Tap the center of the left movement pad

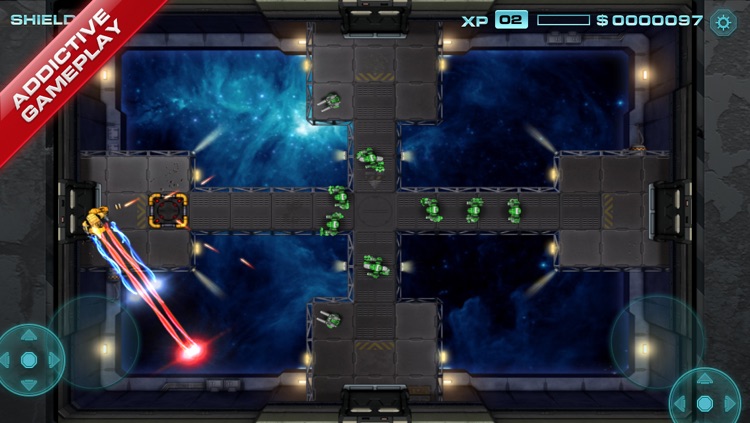[x=29, y=359]
